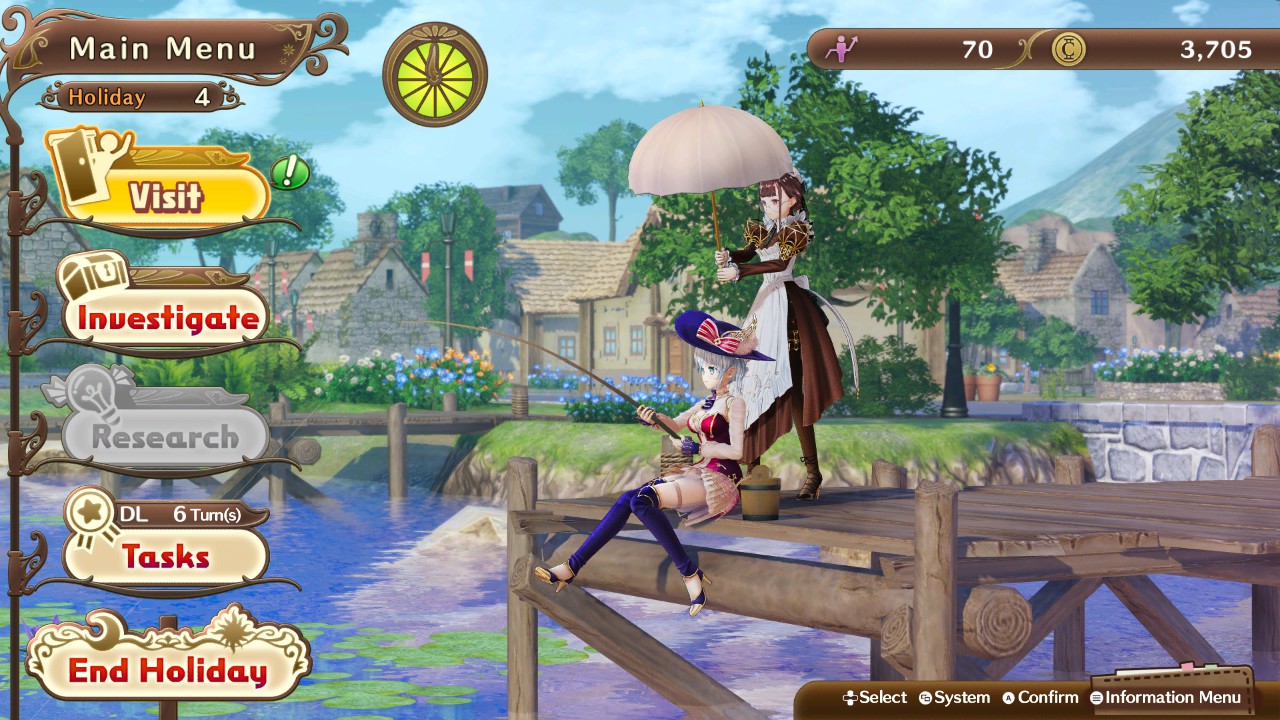Click the A-button Confirm icon

coord(1009,698)
